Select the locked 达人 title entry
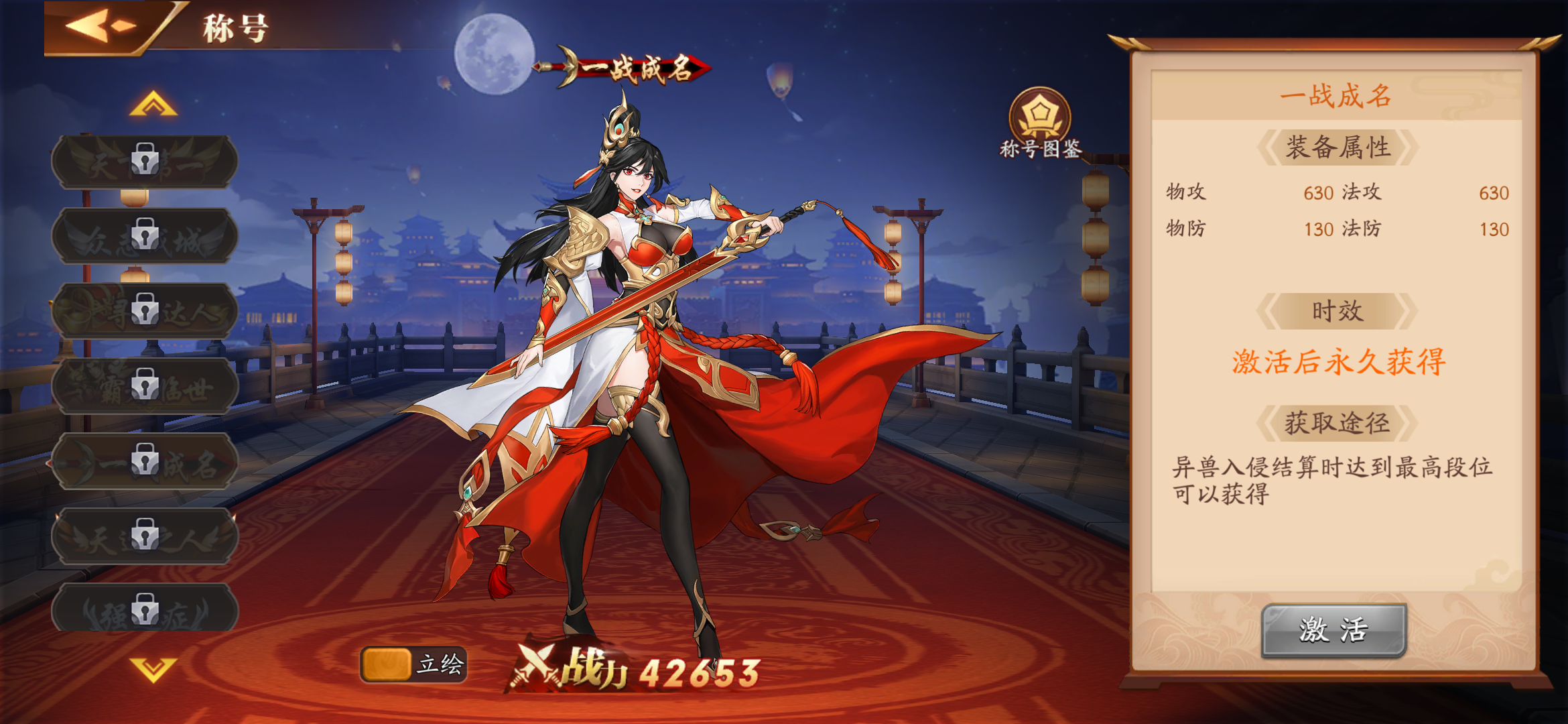Screen dimensions: 1568x724 point(145,311)
